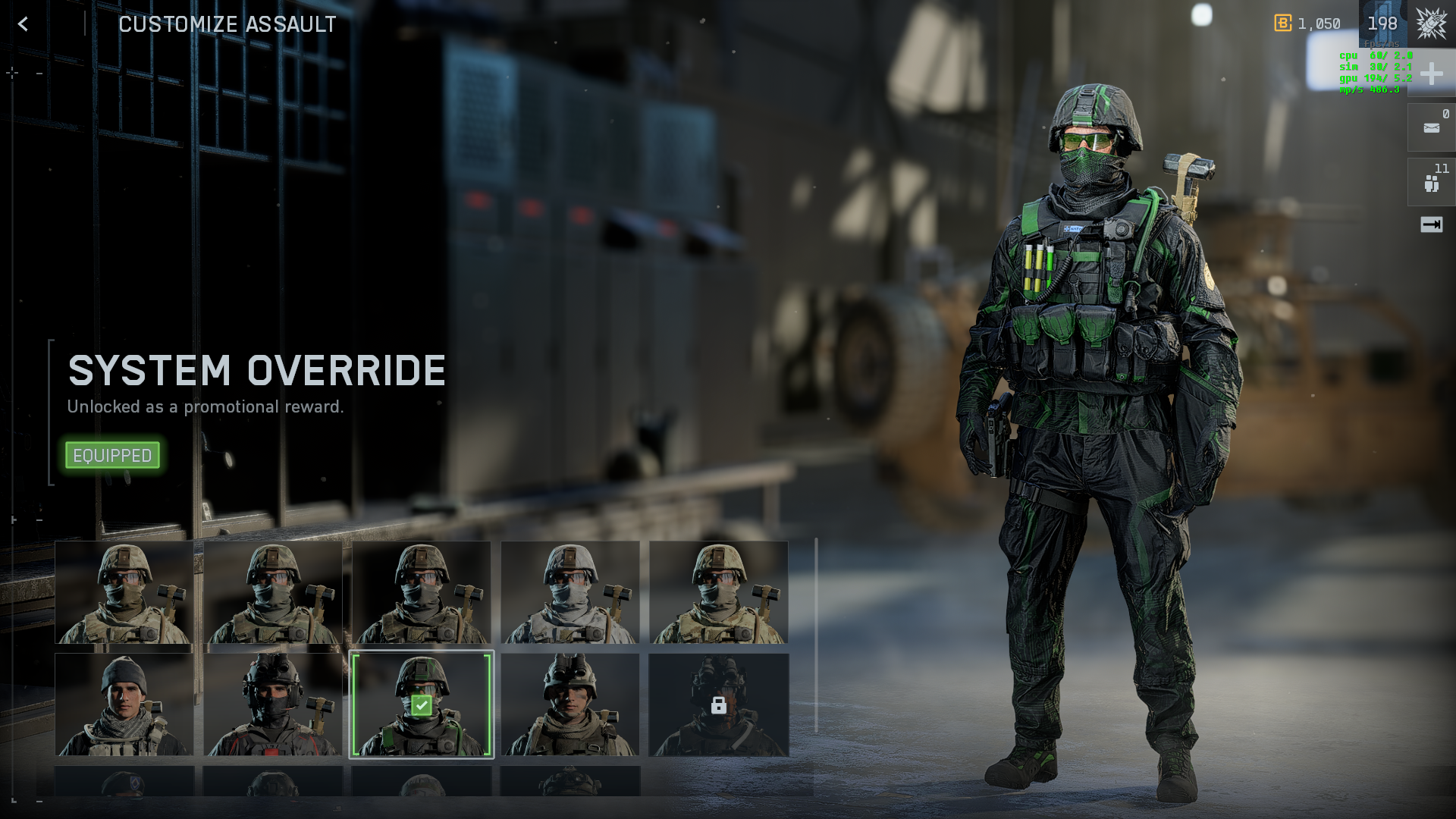This screenshot has height=819, width=1456.
Task: Choose the black helmet skin with red accents
Action: click(272, 704)
